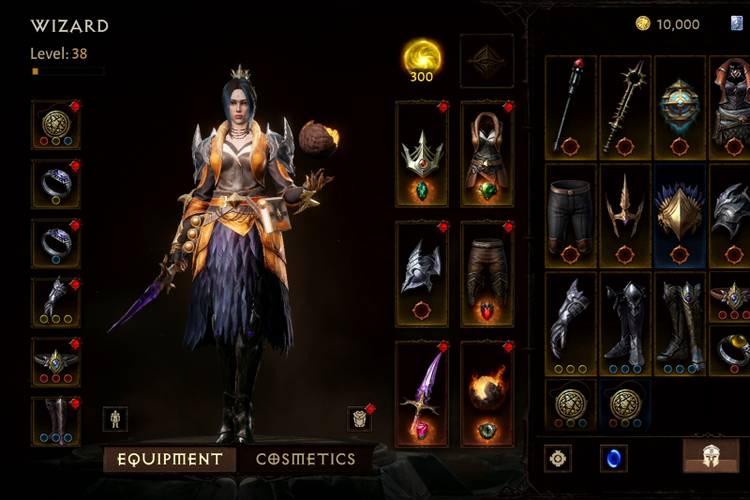Switch to the Cosmetics tab

305,459
